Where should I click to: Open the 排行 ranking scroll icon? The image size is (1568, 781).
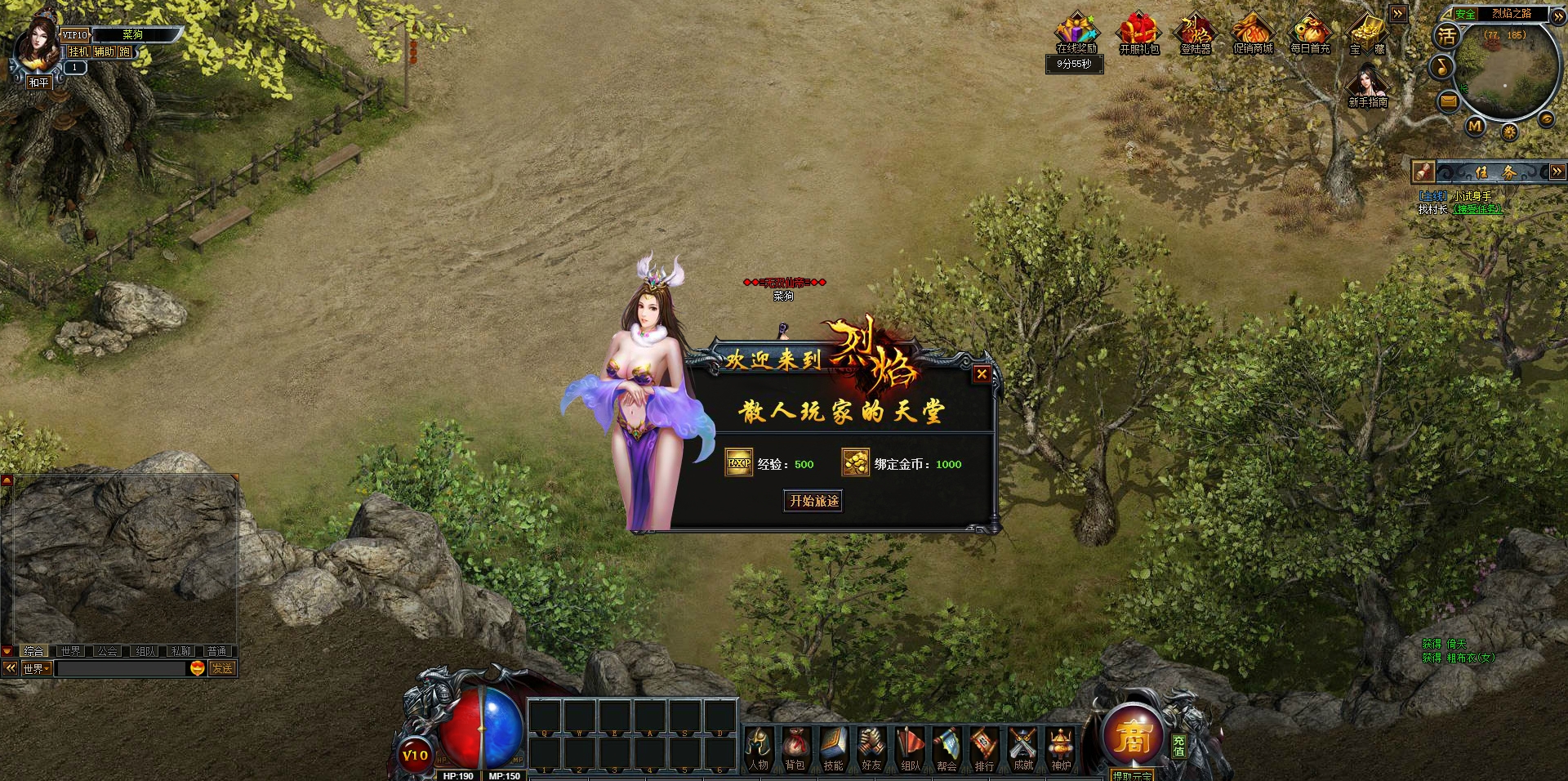[x=984, y=749]
